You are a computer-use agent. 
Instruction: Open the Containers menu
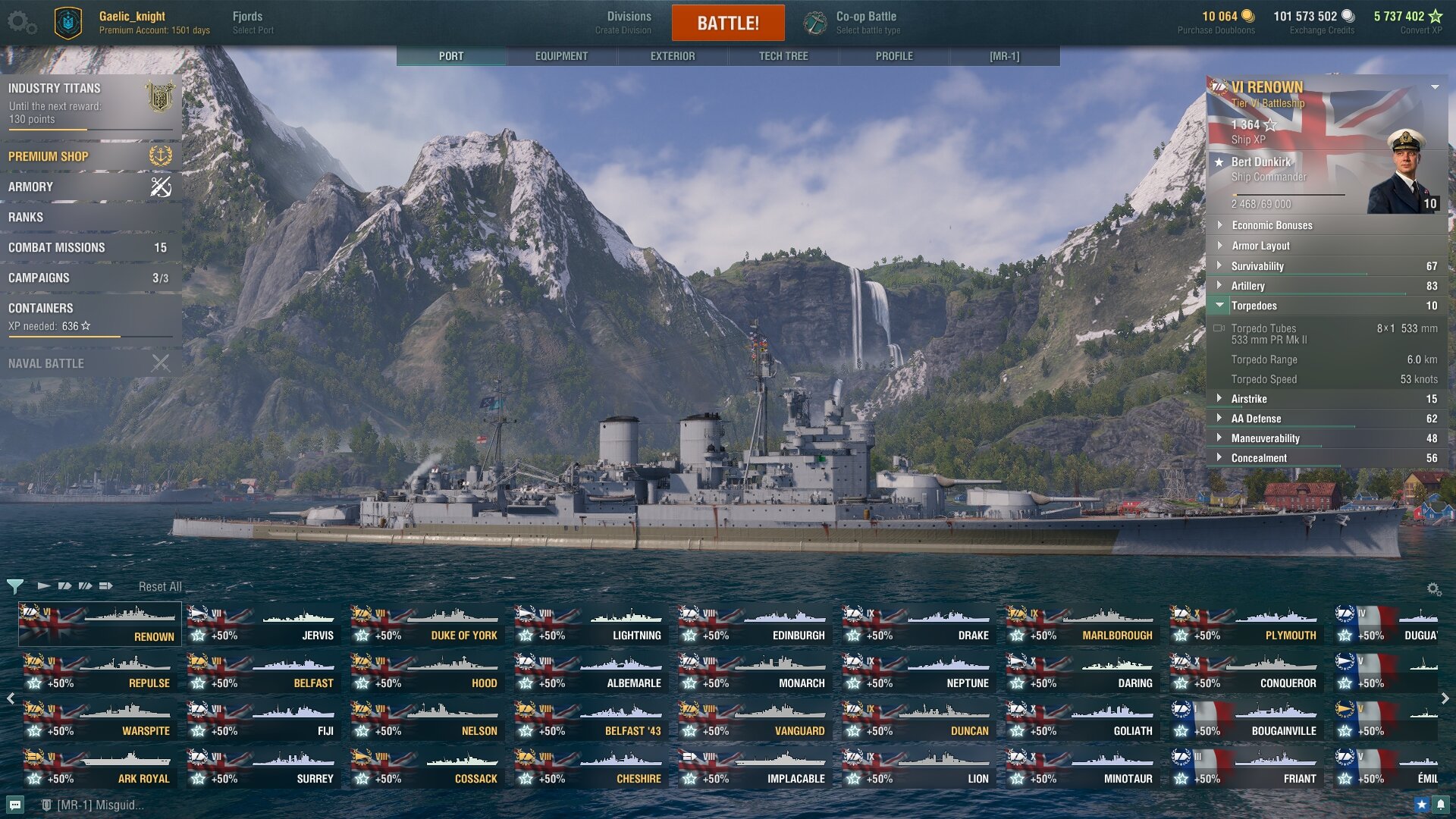click(89, 315)
